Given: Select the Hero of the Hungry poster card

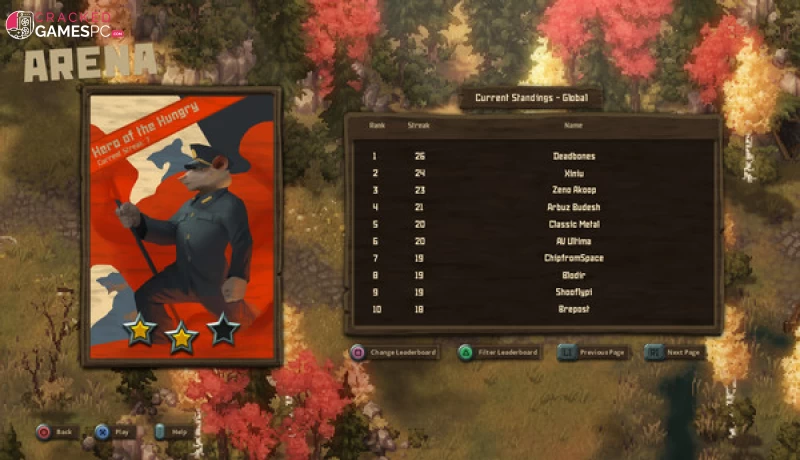Looking at the screenshot, I should click(180, 226).
